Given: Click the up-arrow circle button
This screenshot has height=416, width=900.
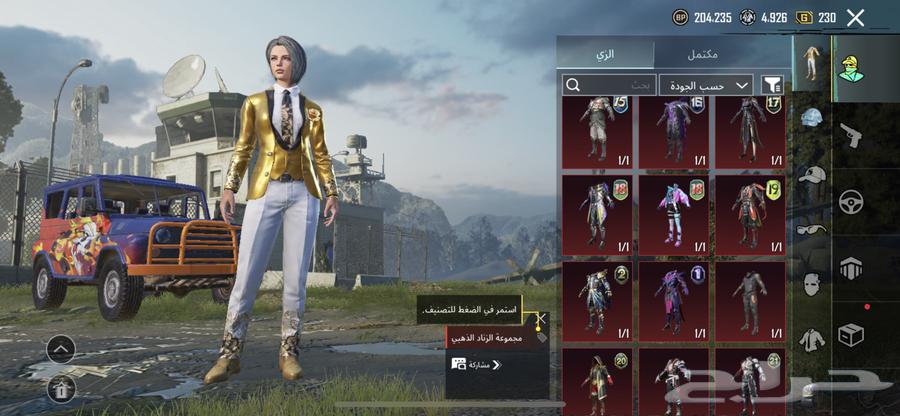Looking at the screenshot, I should tap(61, 348).
